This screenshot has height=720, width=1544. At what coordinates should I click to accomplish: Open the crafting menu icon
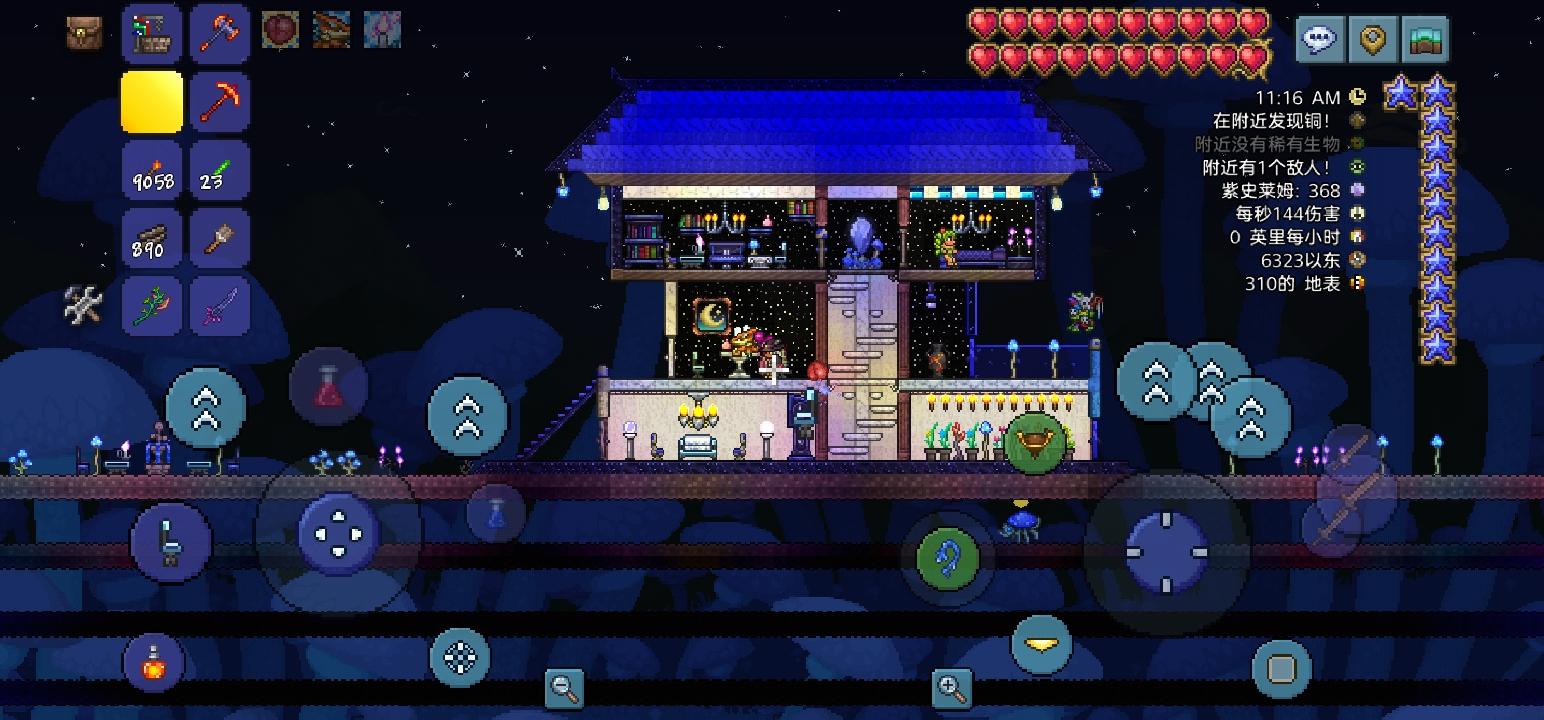[151, 31]
